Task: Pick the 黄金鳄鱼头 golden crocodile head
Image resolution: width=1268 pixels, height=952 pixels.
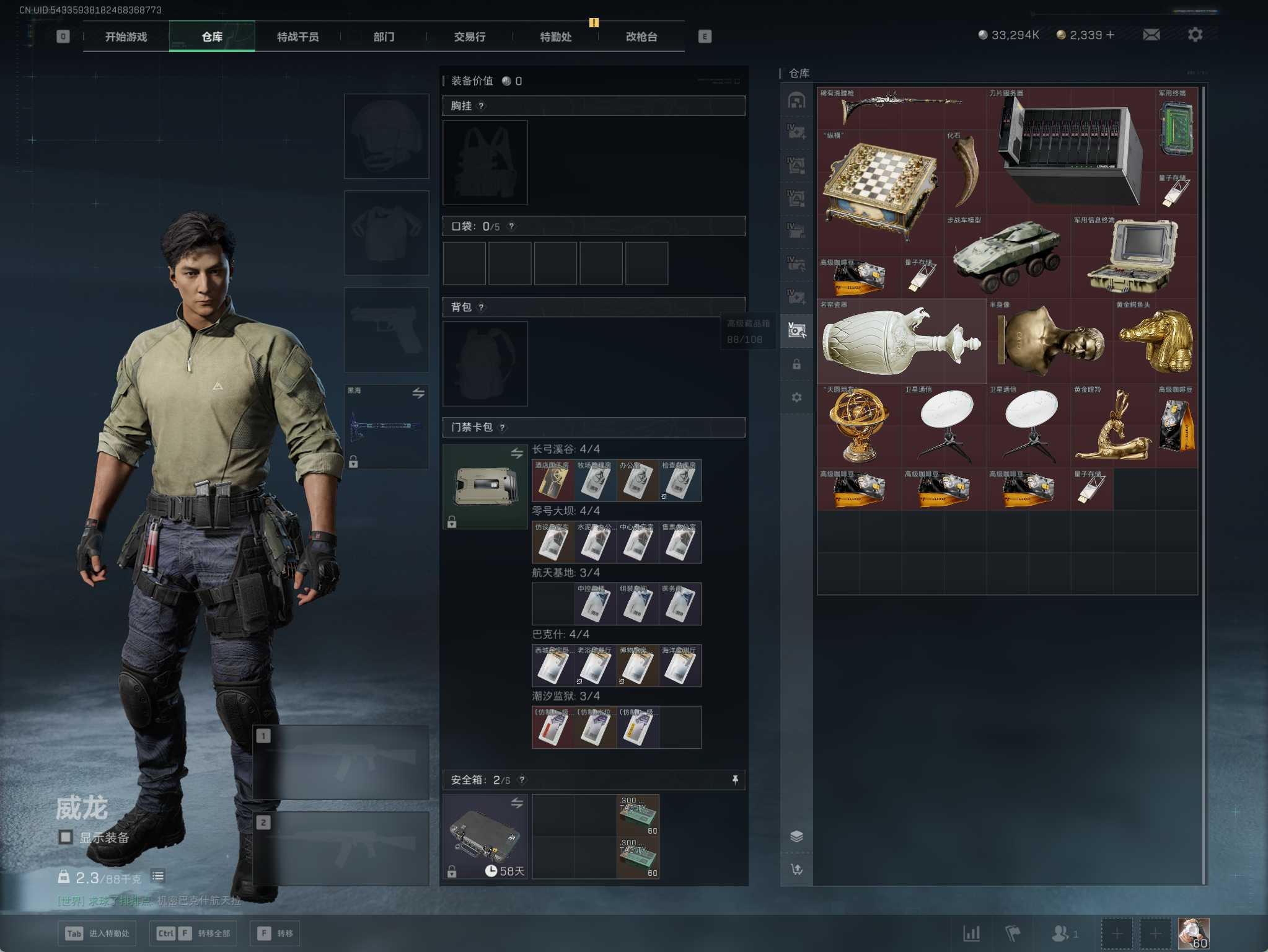Action: click(1155, 342)
